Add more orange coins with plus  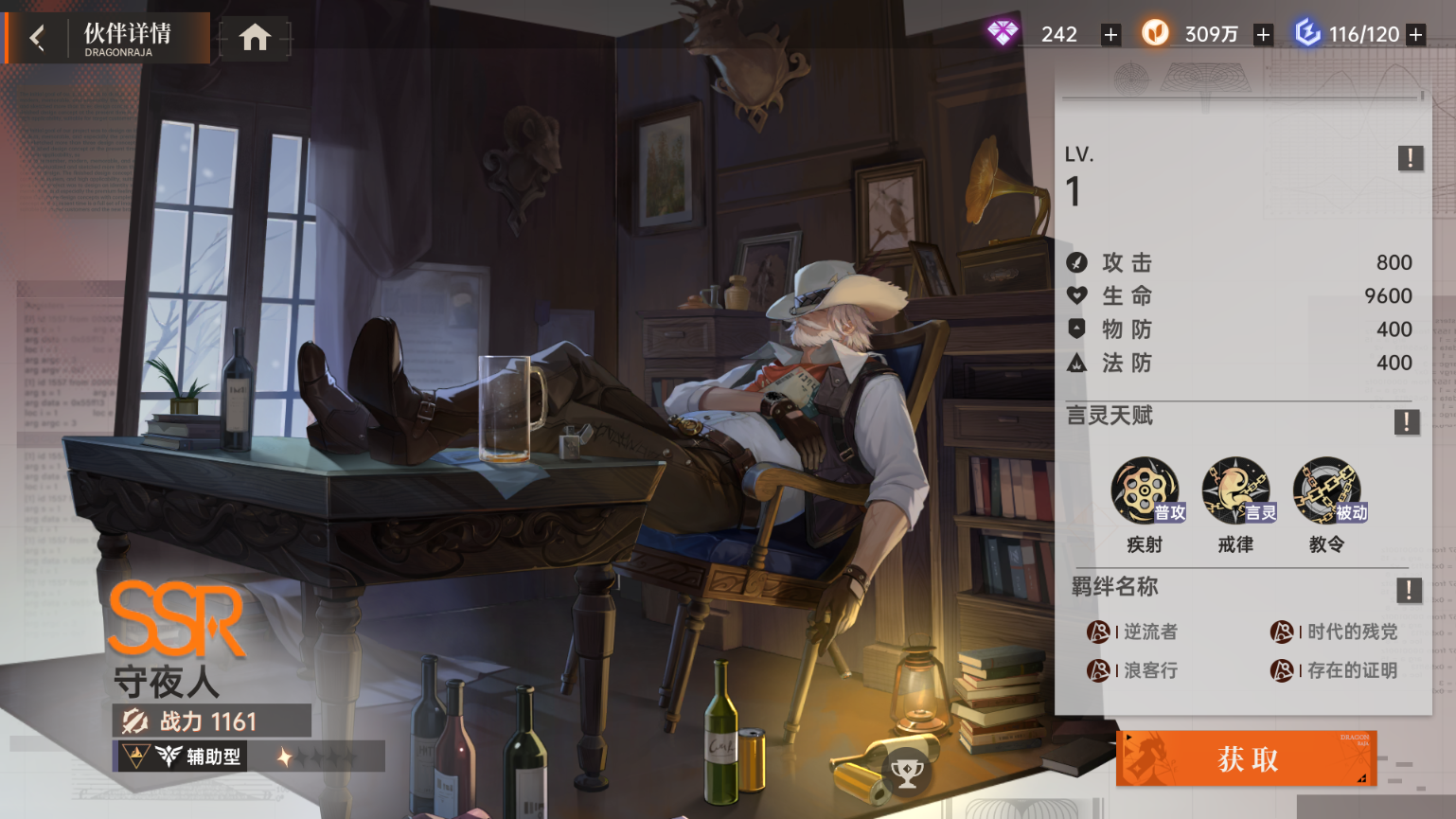pyautogui.click(x=1263, y=35)
